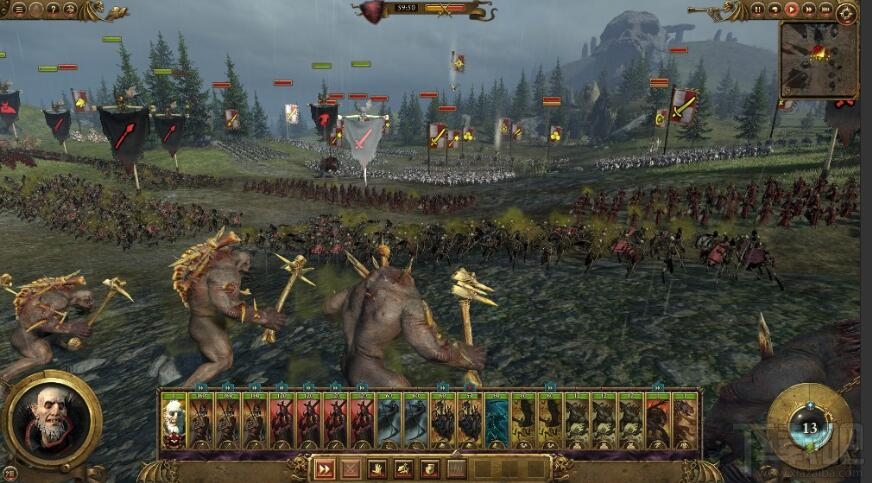This screenshot has width=872, height=483.
Task: Toggle run with the double-arrow button
Action: [324, 468]
